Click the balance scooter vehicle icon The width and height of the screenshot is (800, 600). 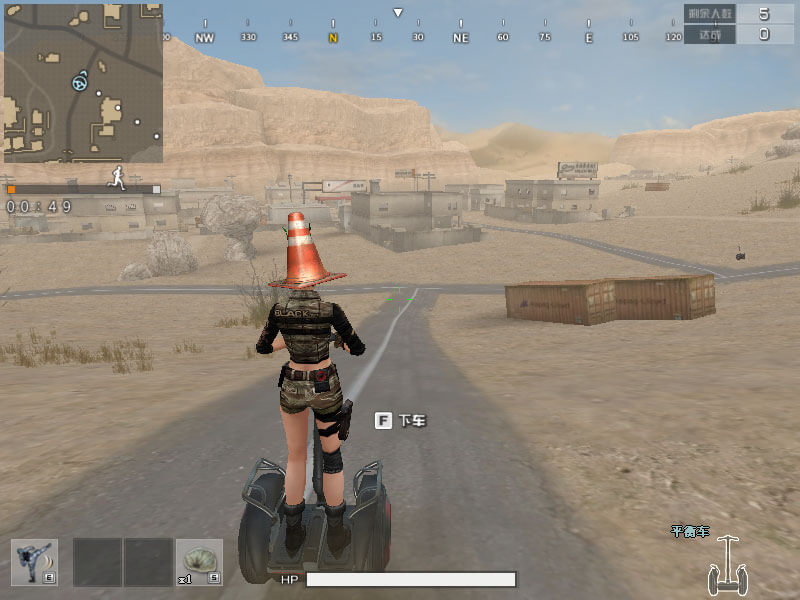727,566
